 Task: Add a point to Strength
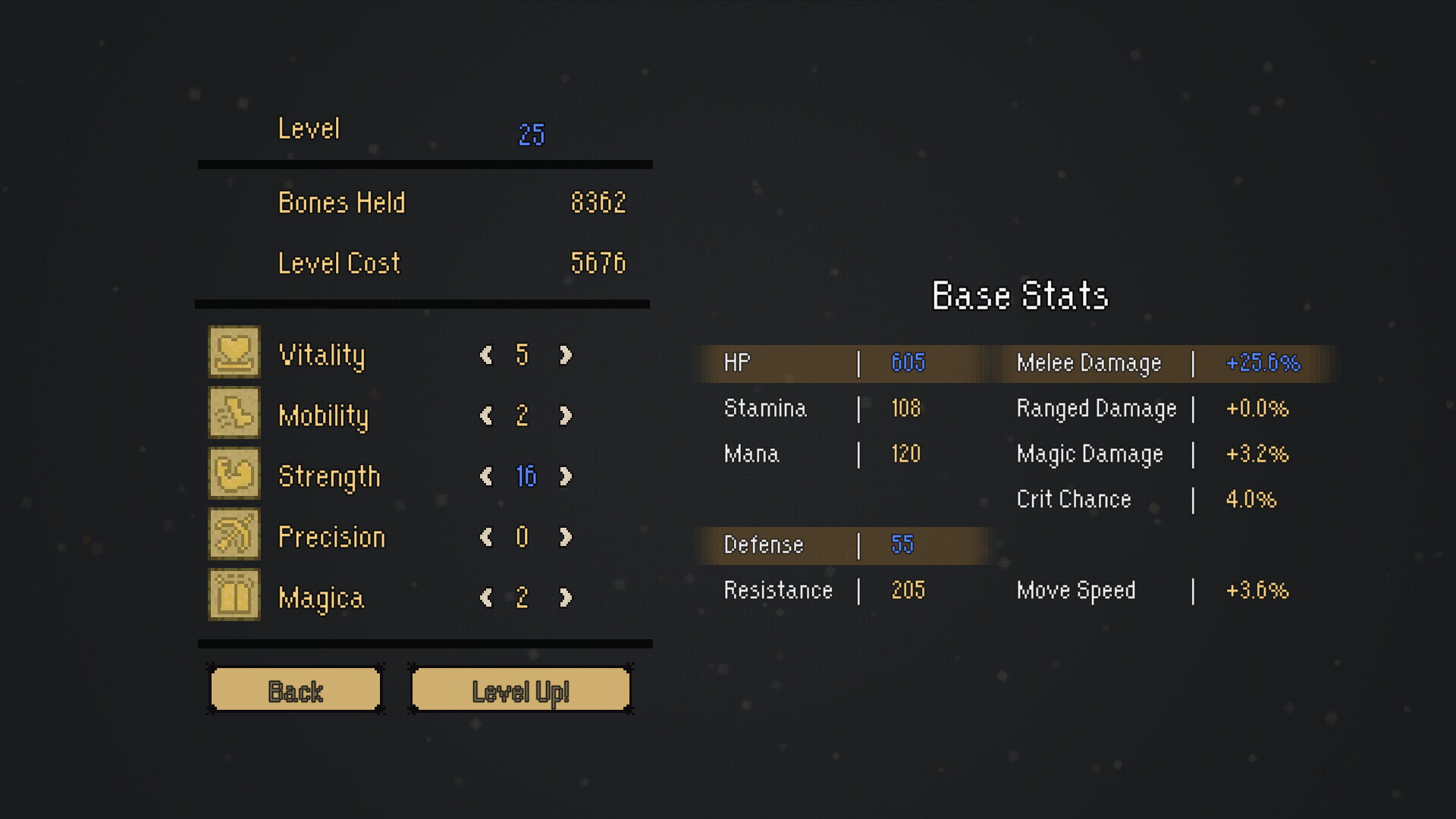566,476
